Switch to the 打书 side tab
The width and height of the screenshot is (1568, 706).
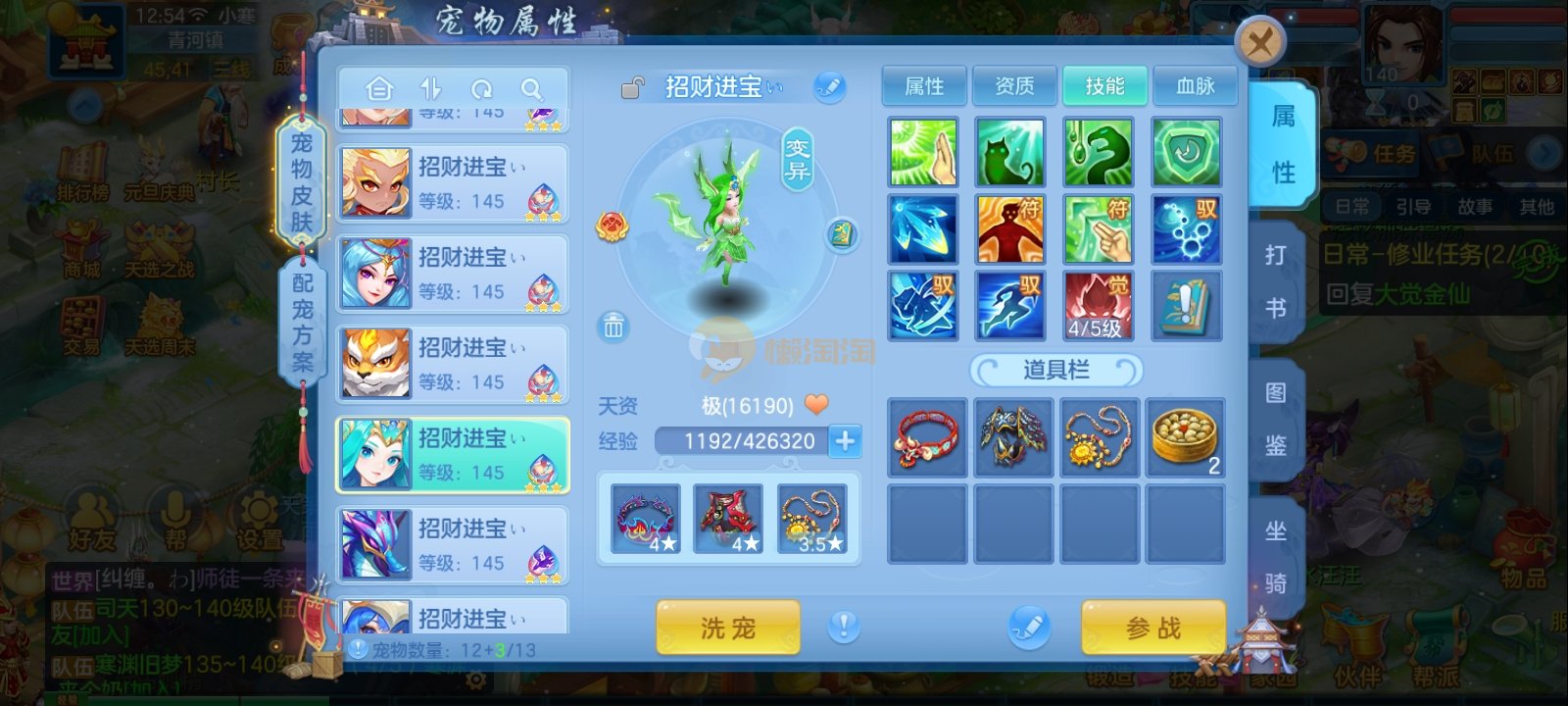coord(1275,282)
